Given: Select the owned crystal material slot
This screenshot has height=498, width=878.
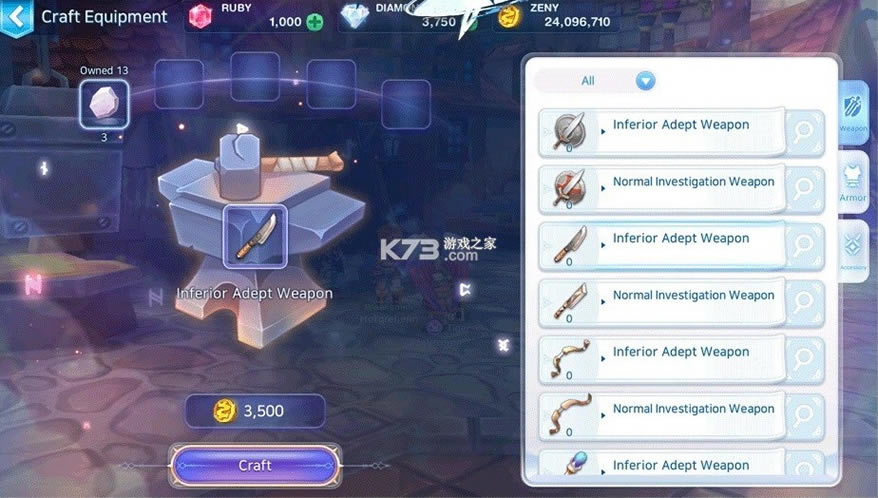Looking at the screenshot, I should [x=104, y=103].
